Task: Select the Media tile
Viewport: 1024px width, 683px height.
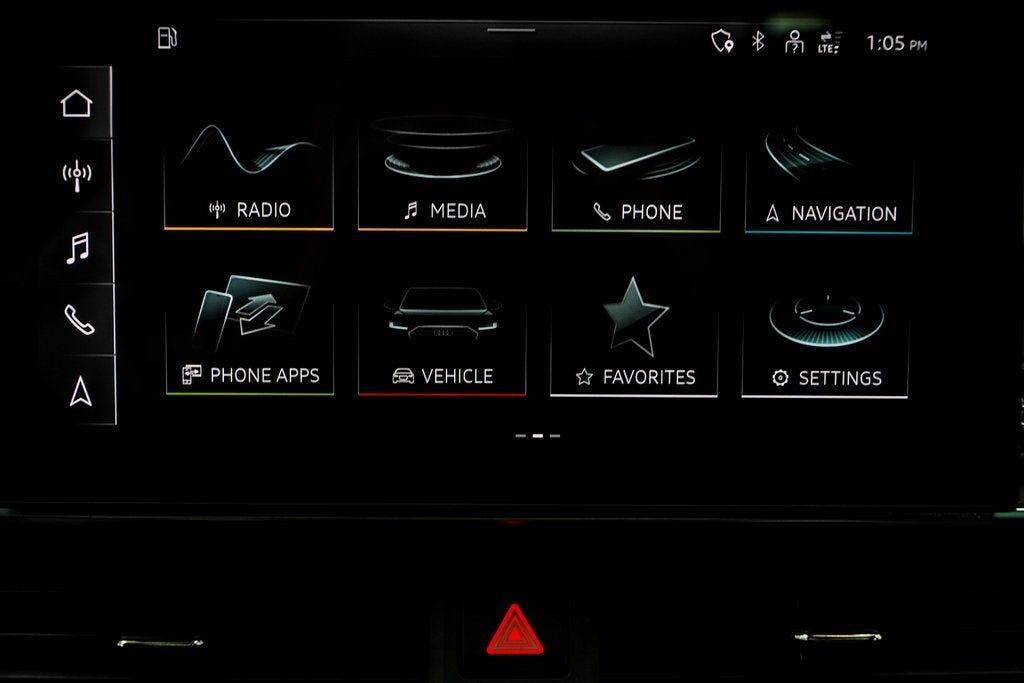Action: pos(442,176)
